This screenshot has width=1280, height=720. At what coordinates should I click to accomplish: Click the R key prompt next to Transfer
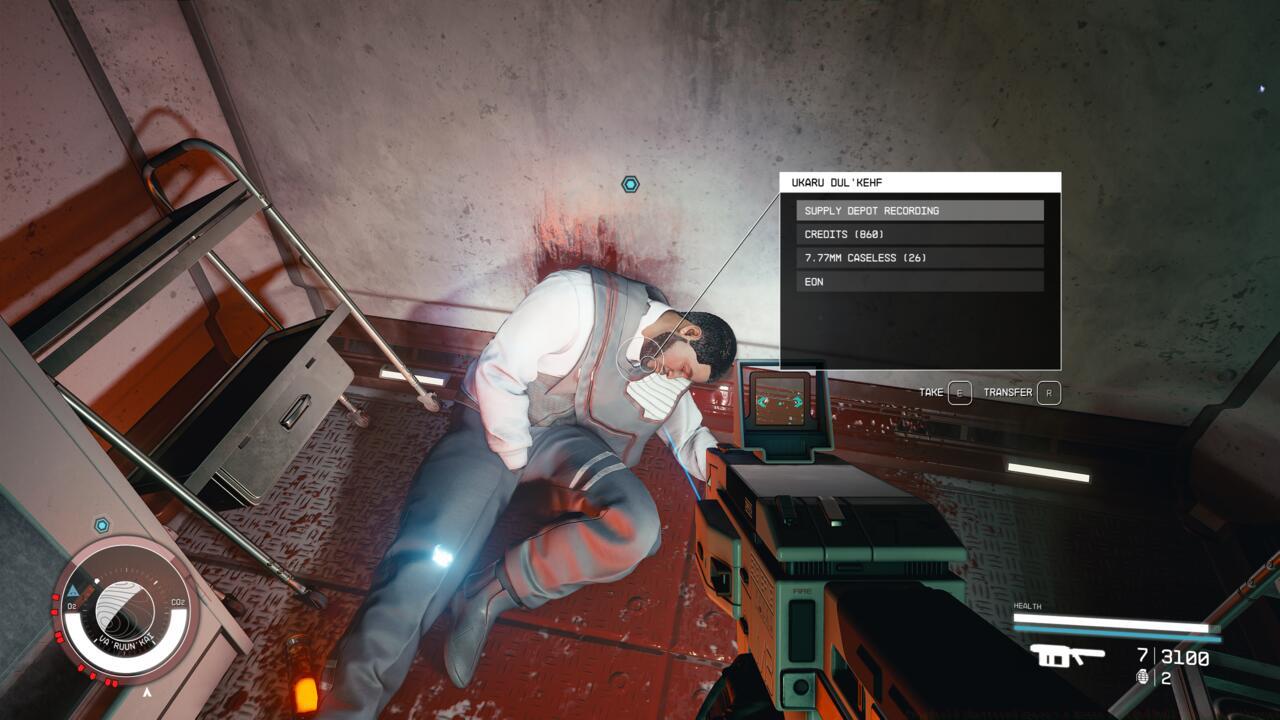(x=1048, y=393)
